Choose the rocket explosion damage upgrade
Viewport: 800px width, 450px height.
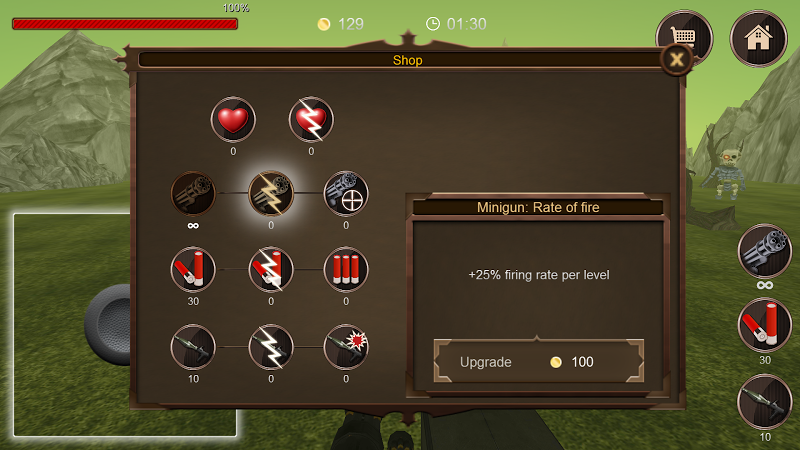pos(346,346)
